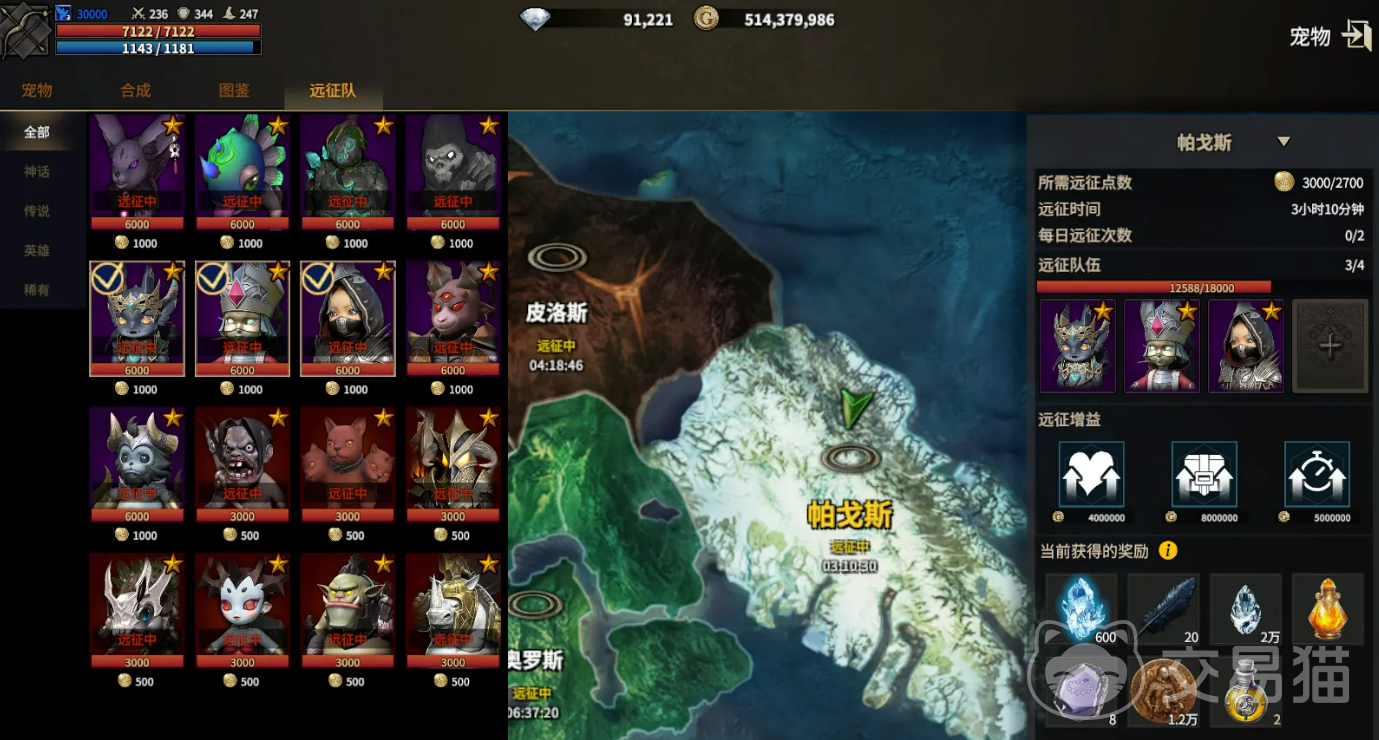Purchase the stopwatch expedition buff for 5000000
The image size is (1379, 740).
1316,475
